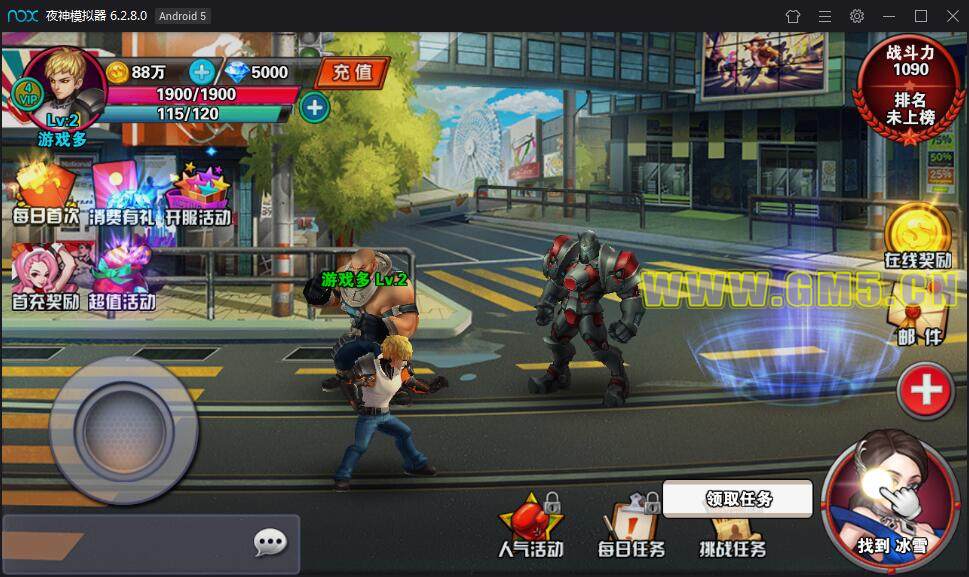Tap the 充值 recharge button

click(351, 72)
